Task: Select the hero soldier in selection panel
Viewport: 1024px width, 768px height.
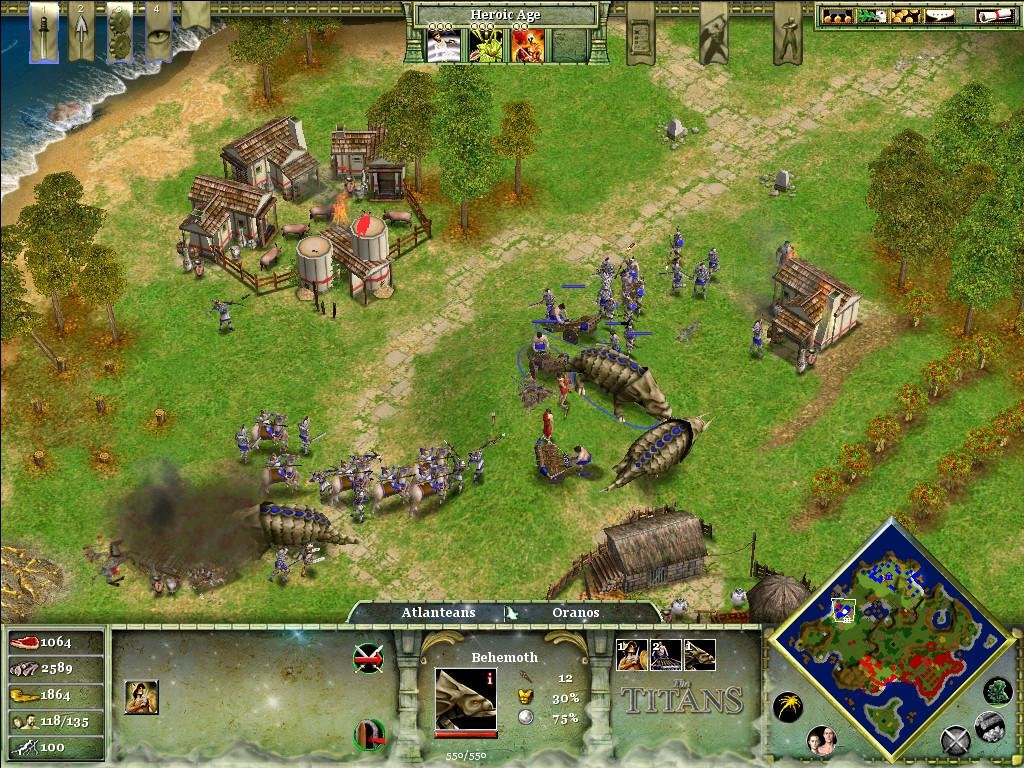Action: (x=631, y=655)
